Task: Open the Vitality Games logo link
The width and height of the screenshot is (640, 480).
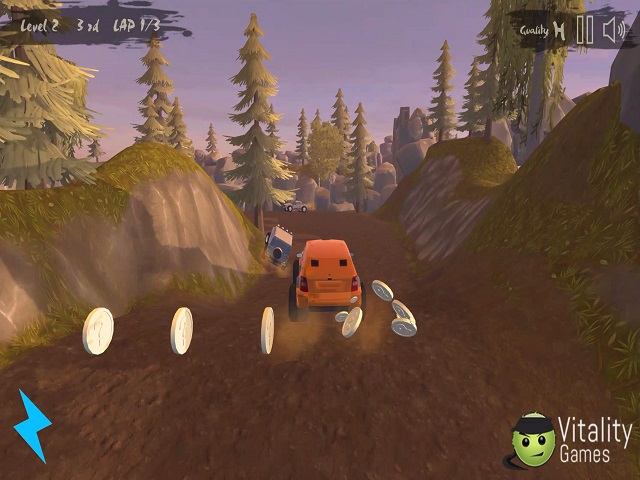Action: pyautogui.click(x=571, y=440)
